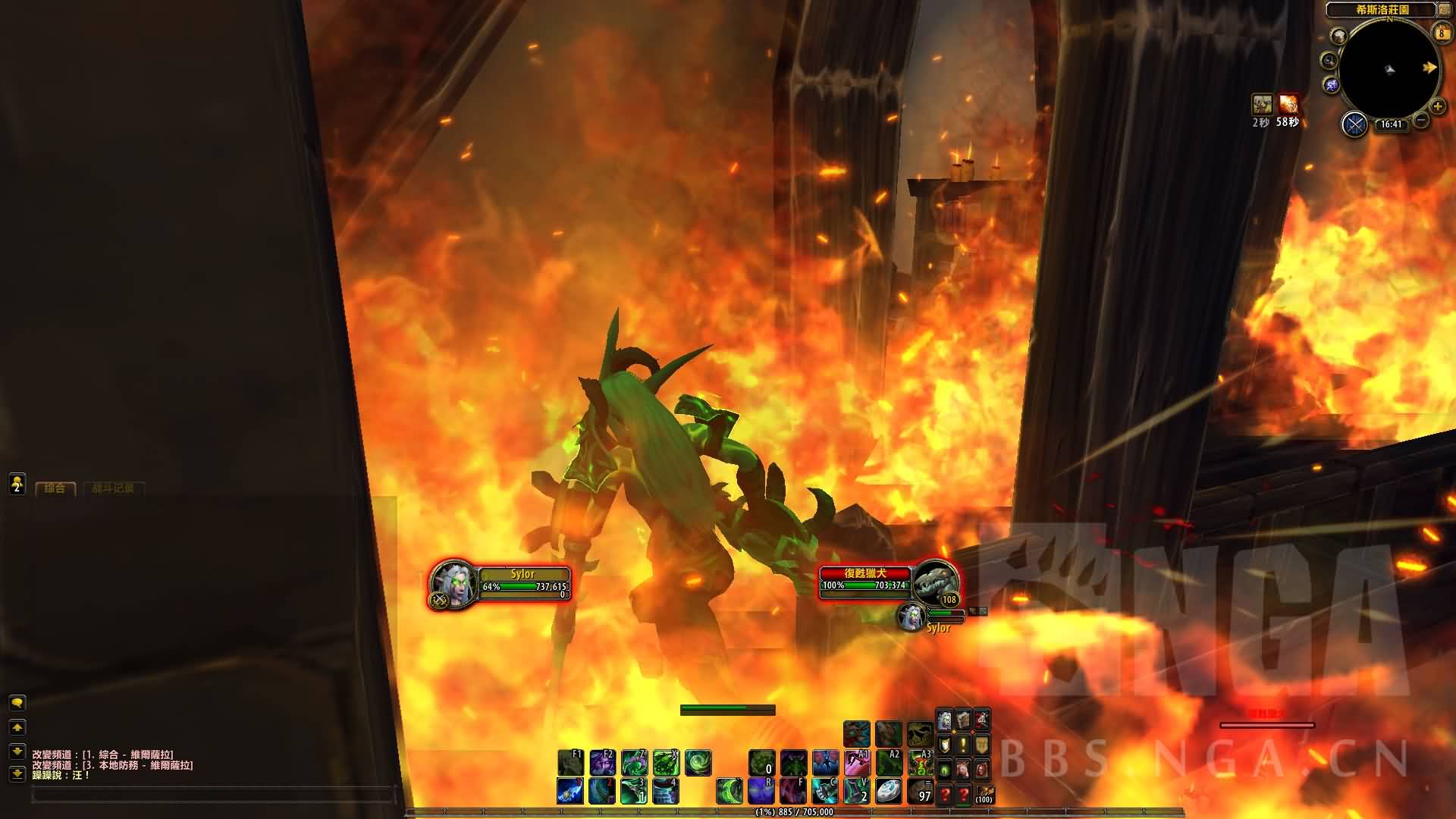Image resolution: width=1456 pixels, height=819 pixels.
Task: Use the blue glaive ability on key 1
Action: coord(570,791)
